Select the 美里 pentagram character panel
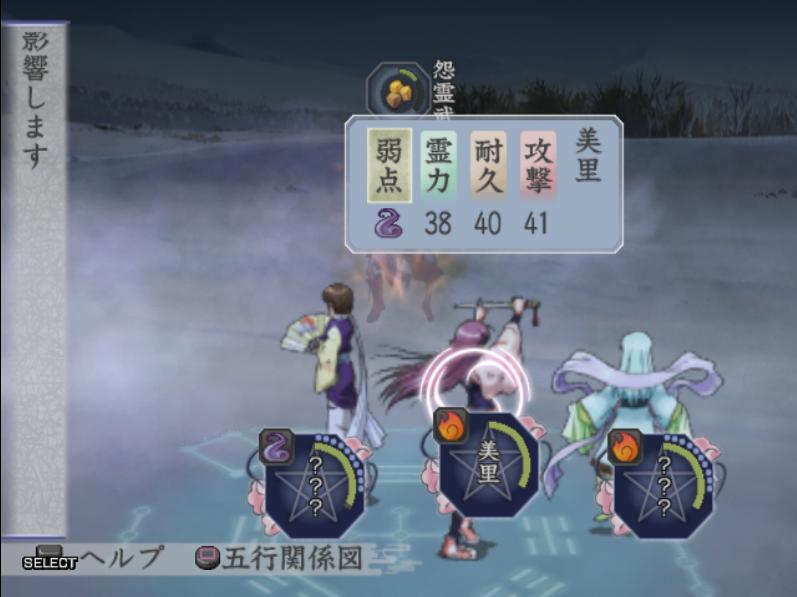This screenshot has height=597, width=797. tap(489, 466)
